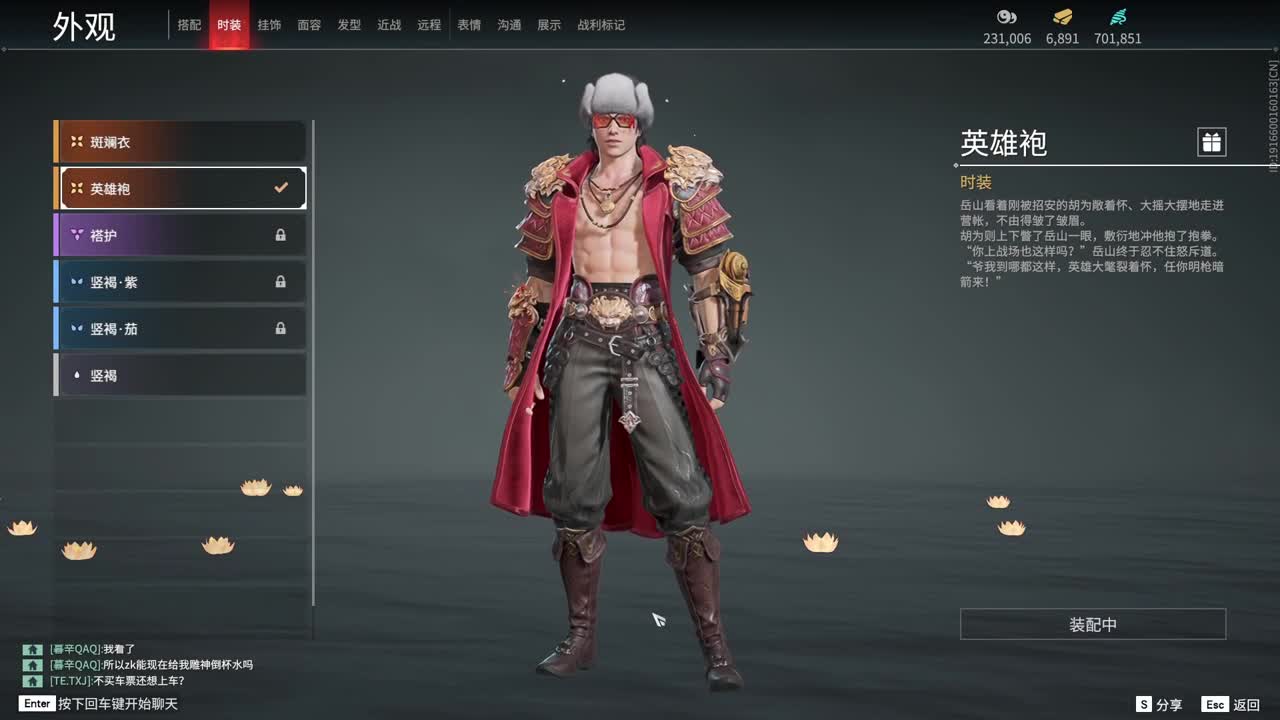Click the coin currency icon showing 231,006
Image resolution: width=1280 pixels, height=720 pixels.
tap(1006, 16)
